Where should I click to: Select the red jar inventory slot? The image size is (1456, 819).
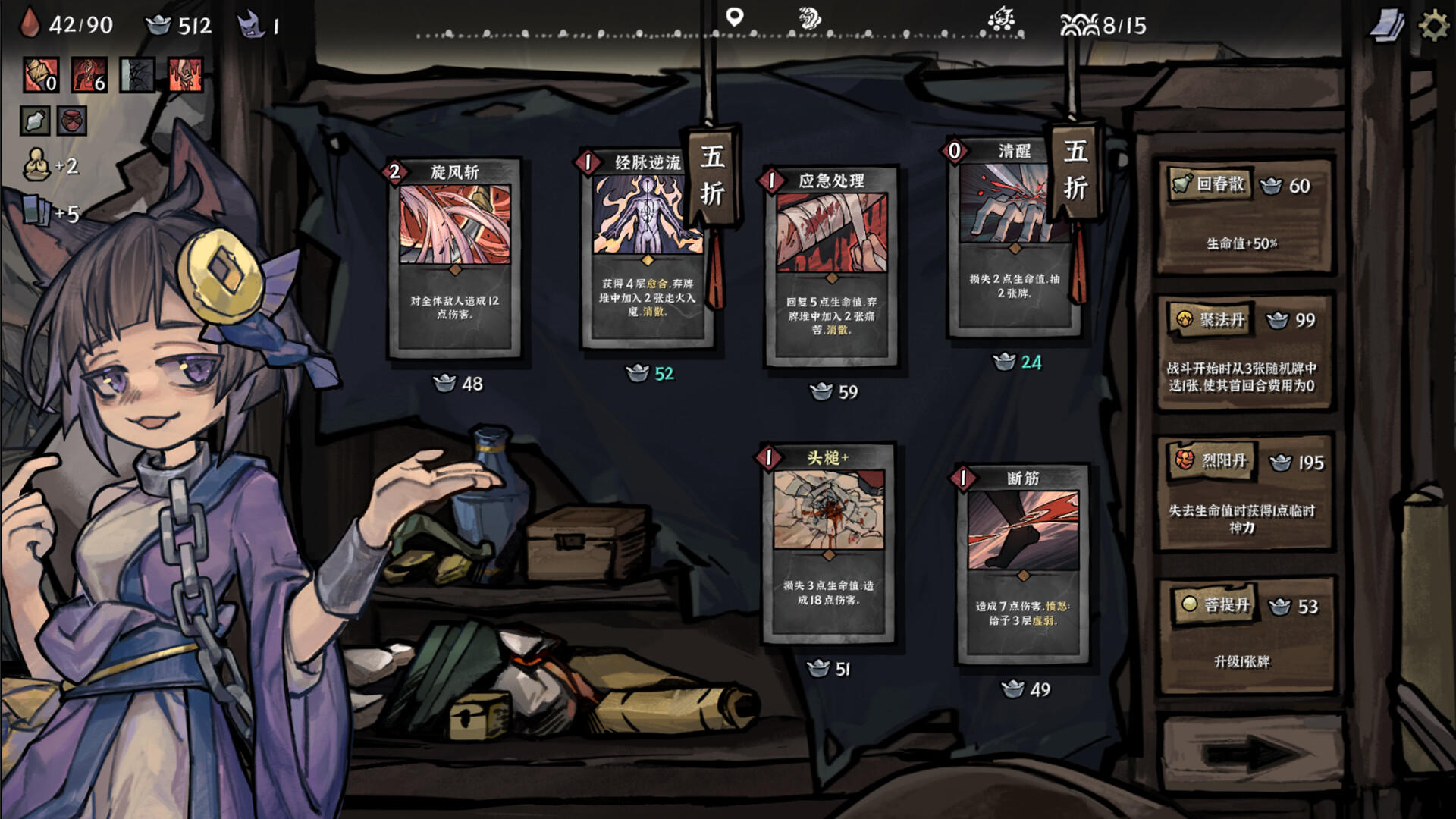coord(74,120)
